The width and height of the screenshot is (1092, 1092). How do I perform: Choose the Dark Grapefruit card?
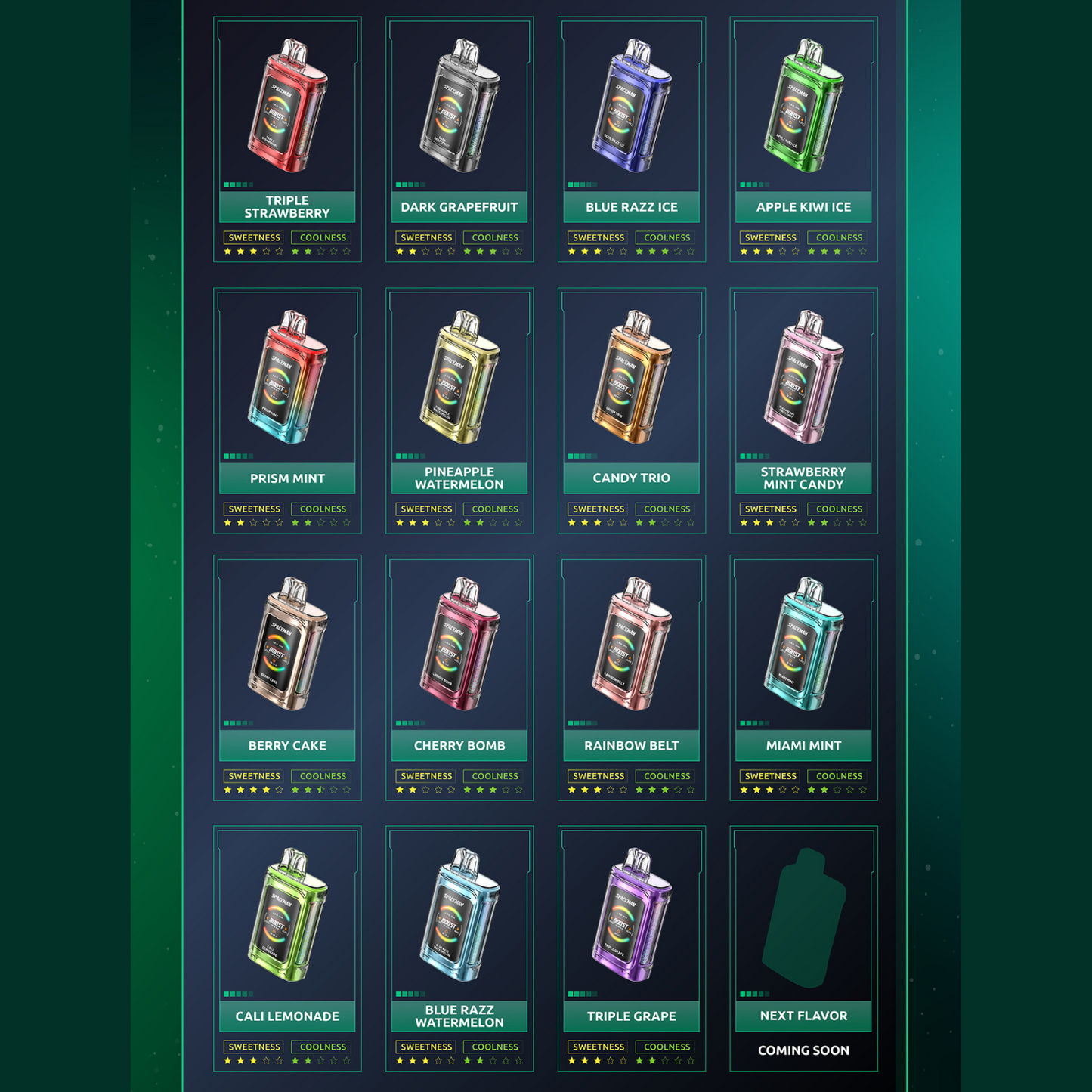pos(459,140)
